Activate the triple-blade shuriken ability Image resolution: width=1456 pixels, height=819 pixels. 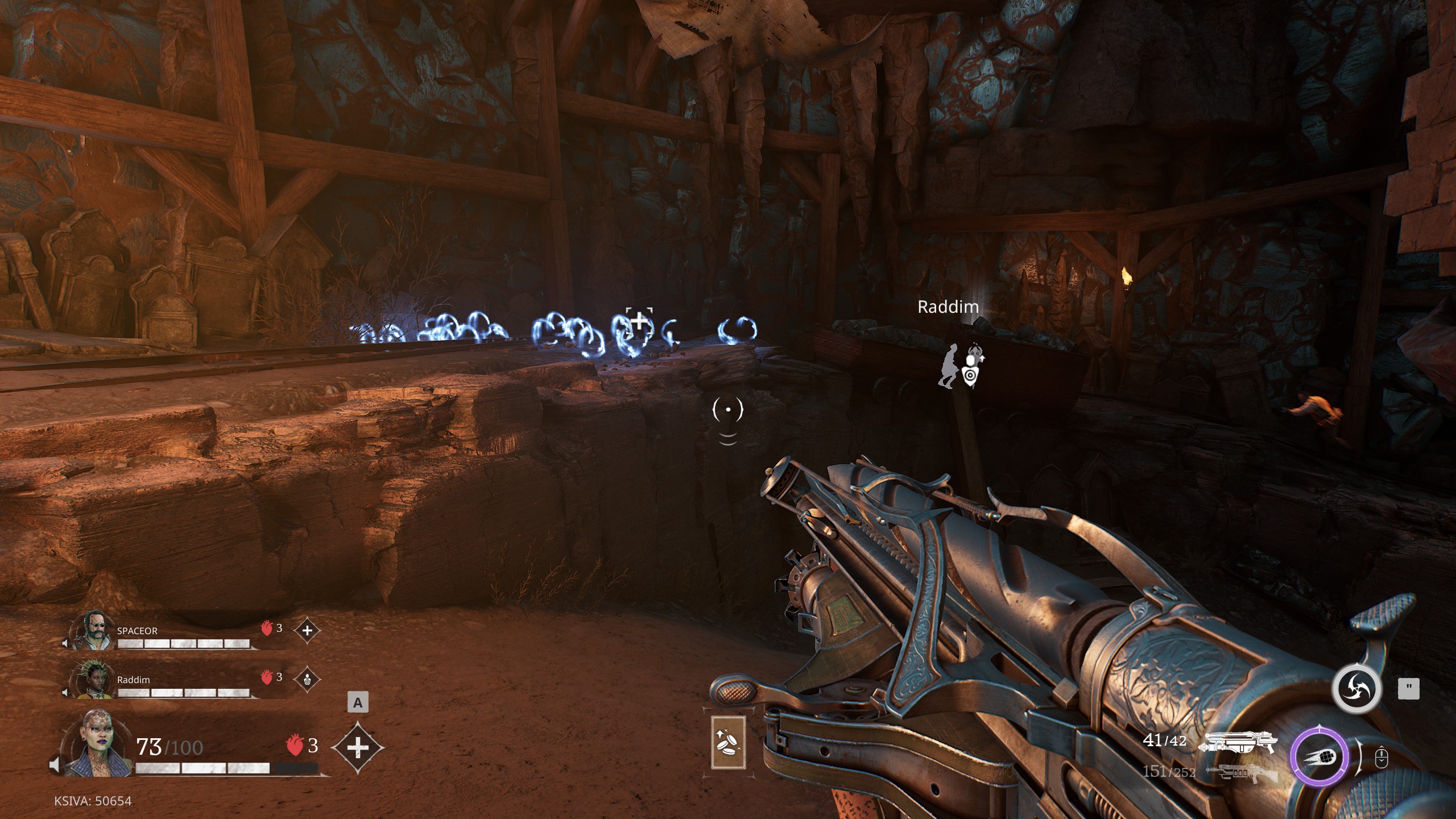(x=1356, y=689)
